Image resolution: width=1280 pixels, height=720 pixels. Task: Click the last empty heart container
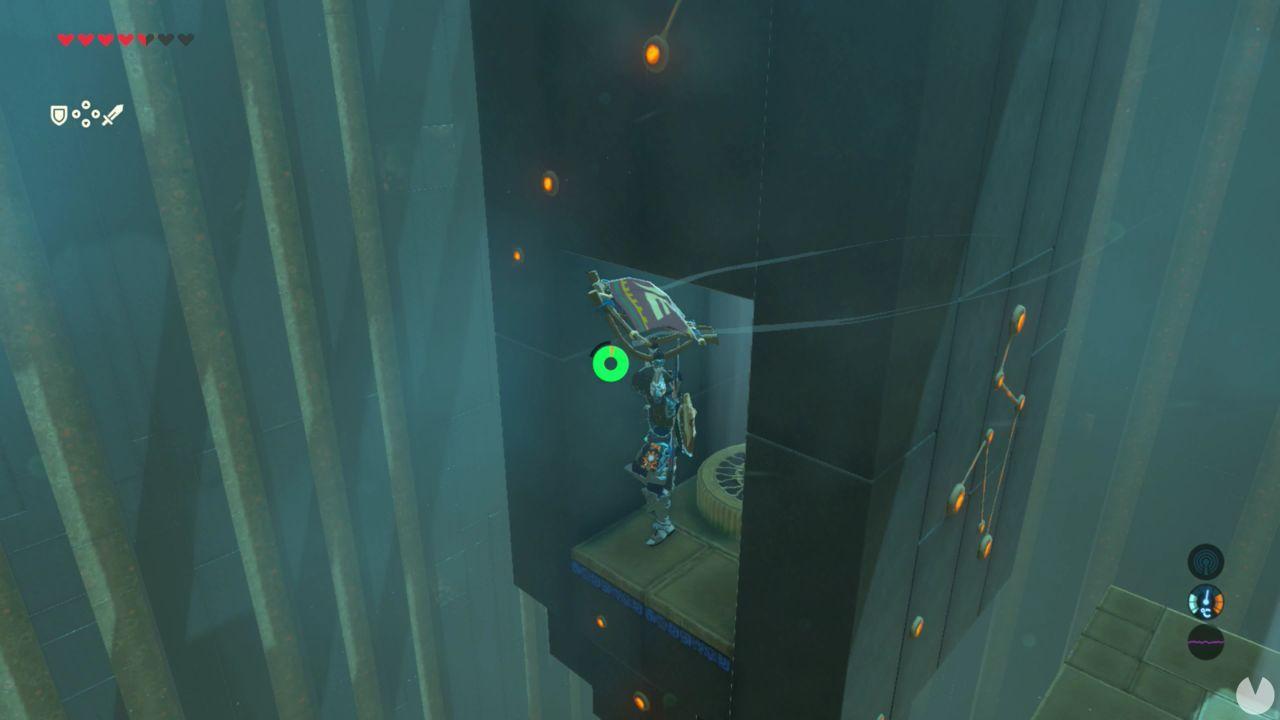click(x=185, y=40)
